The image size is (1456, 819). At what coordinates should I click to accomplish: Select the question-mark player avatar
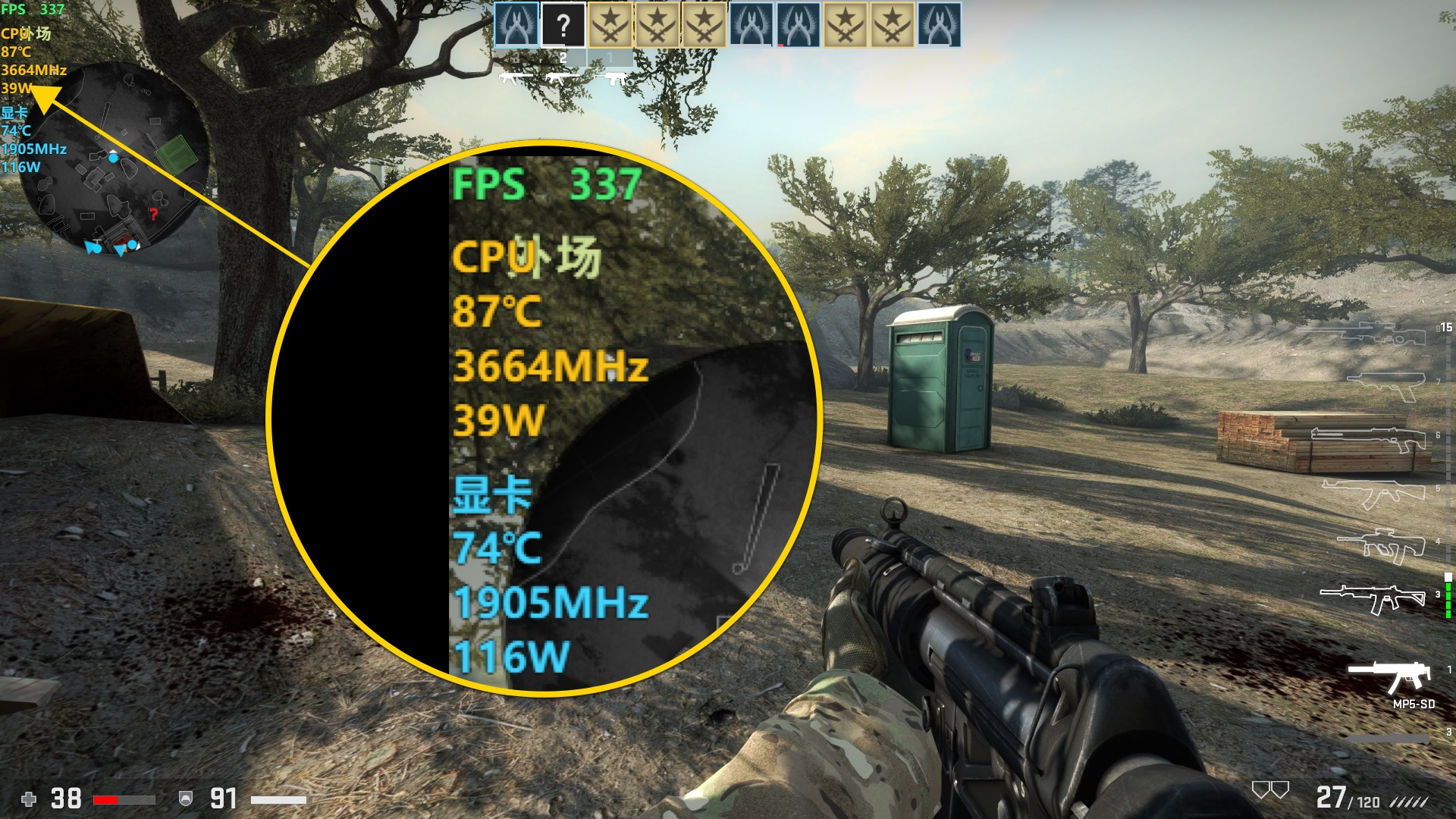point(563,24)
